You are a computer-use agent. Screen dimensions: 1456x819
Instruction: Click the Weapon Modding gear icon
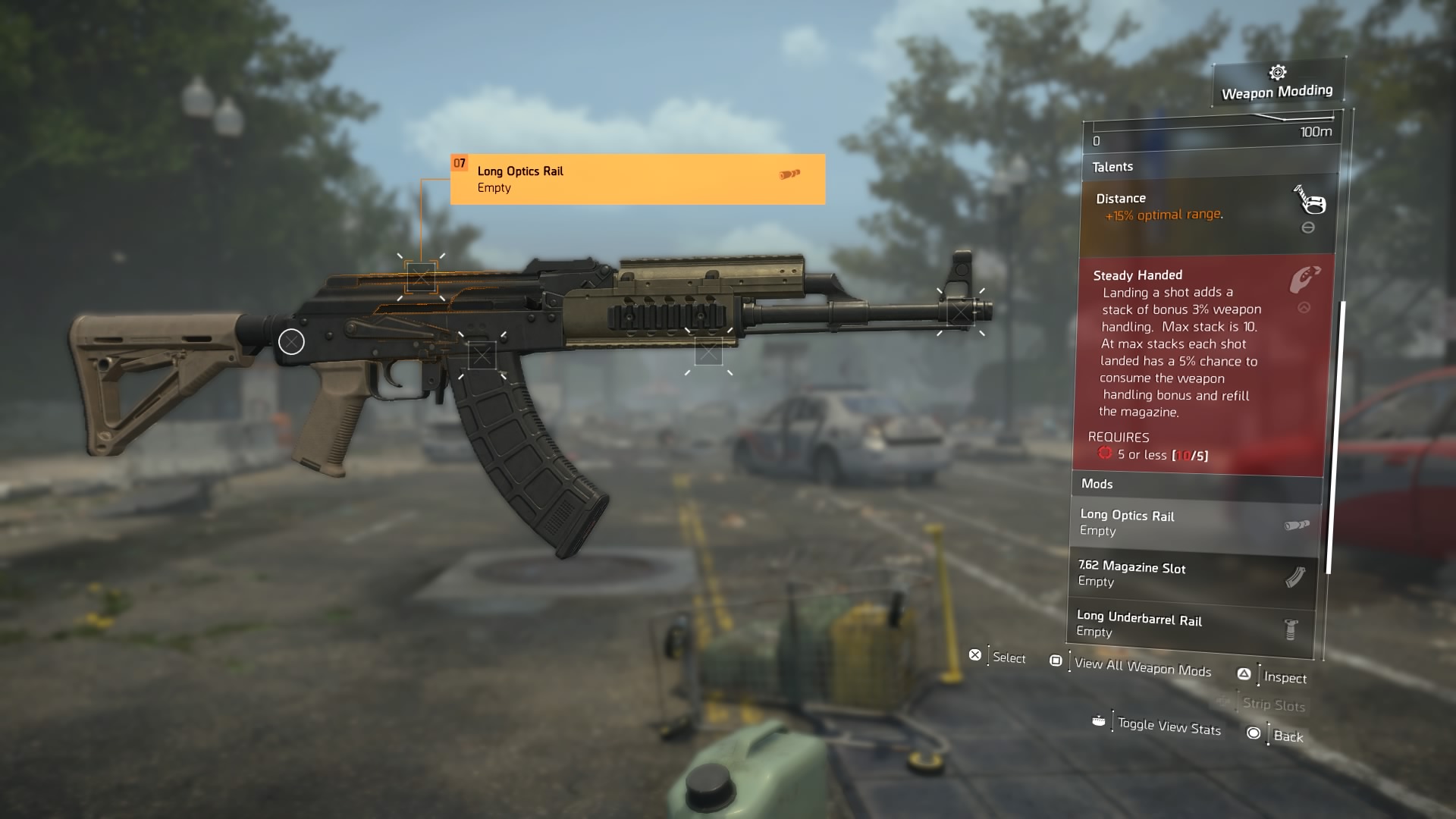(1277, 74)
